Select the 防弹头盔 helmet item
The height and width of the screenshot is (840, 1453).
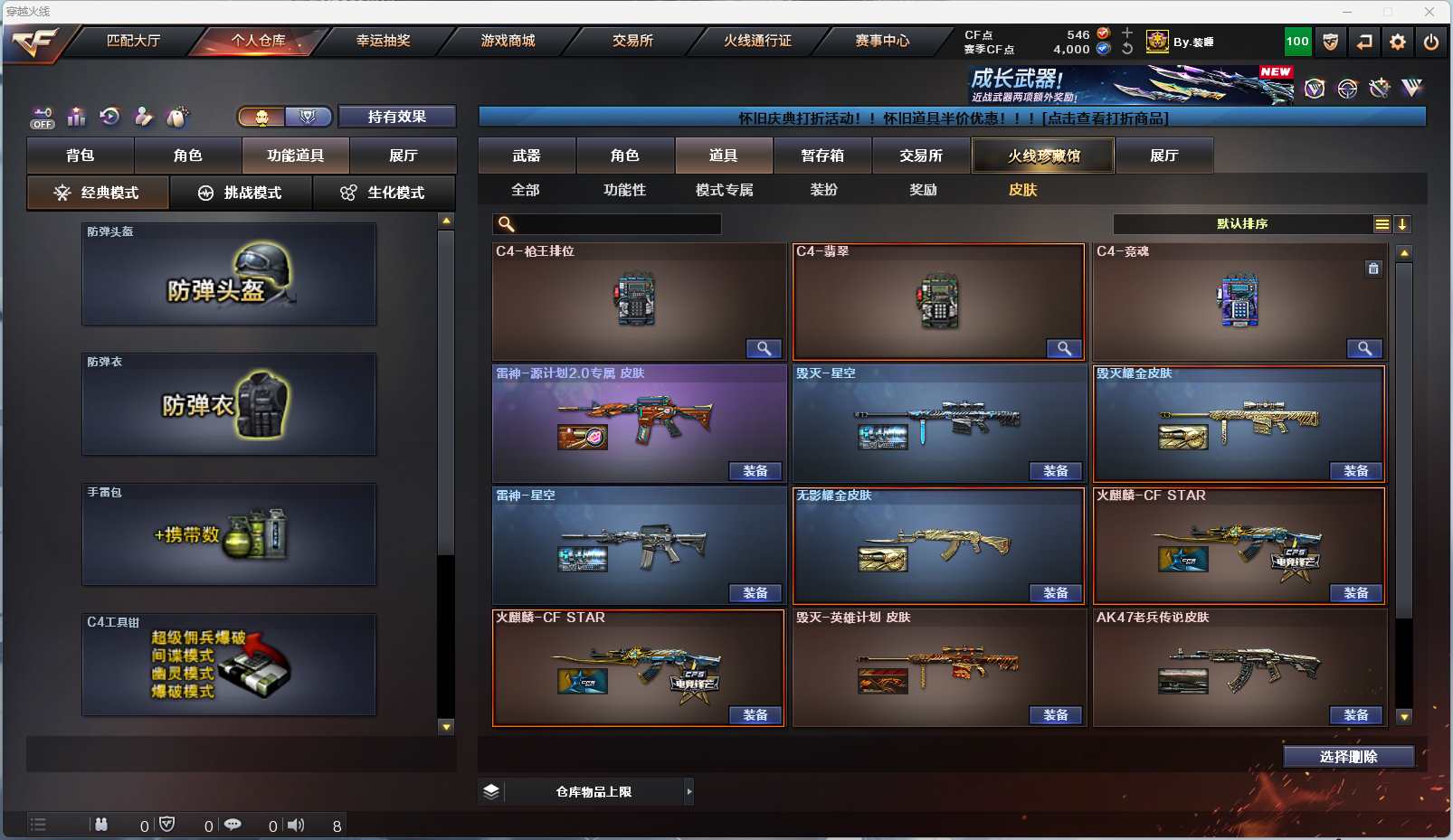[229, 274]
